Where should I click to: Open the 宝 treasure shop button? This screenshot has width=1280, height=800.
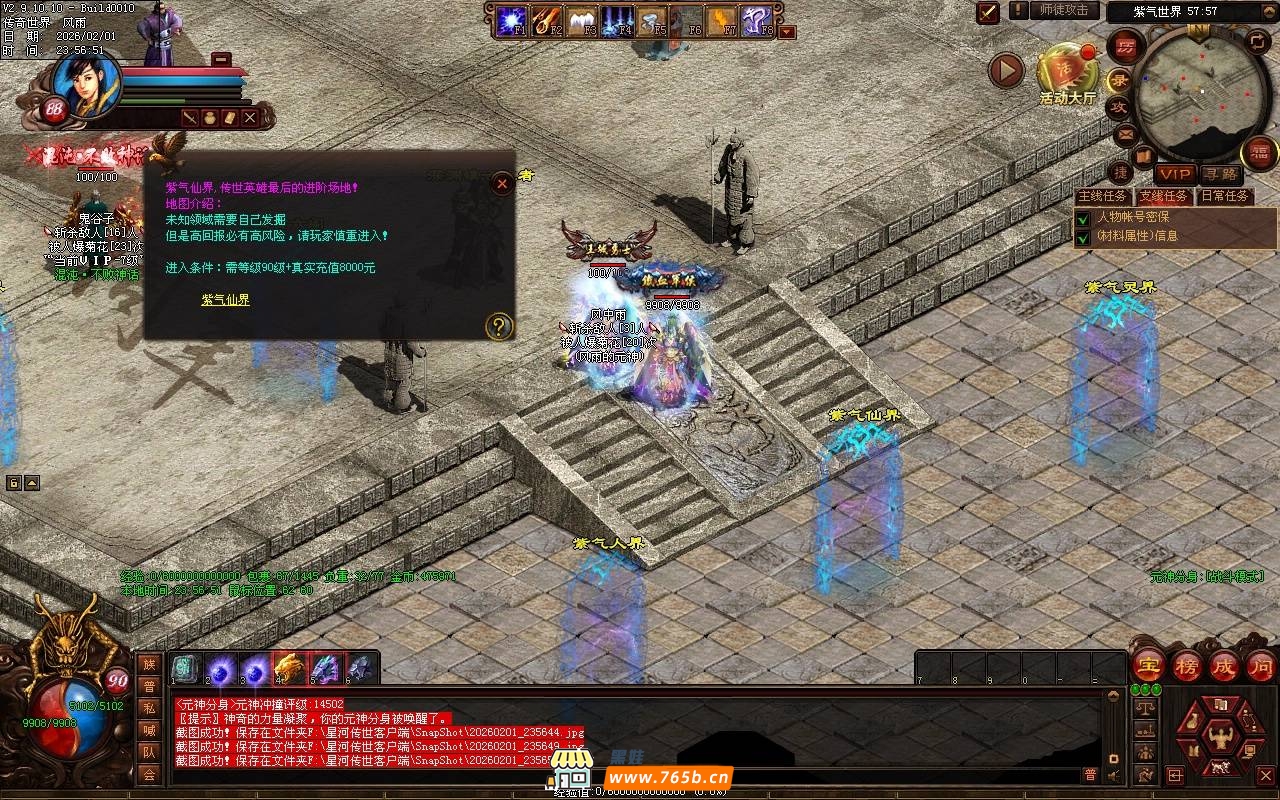[x=1148, y=665]
